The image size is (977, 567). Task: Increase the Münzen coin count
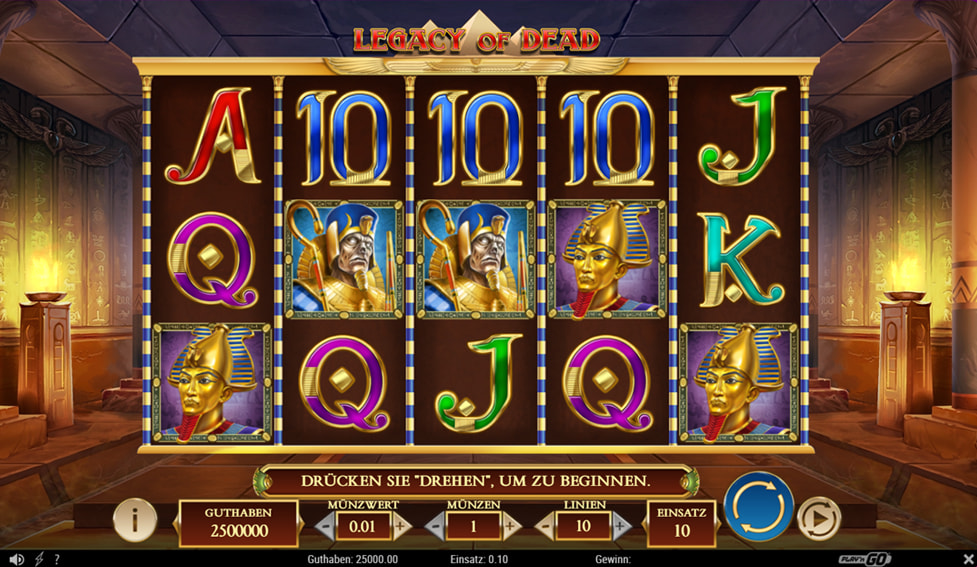tap(511, 524)
